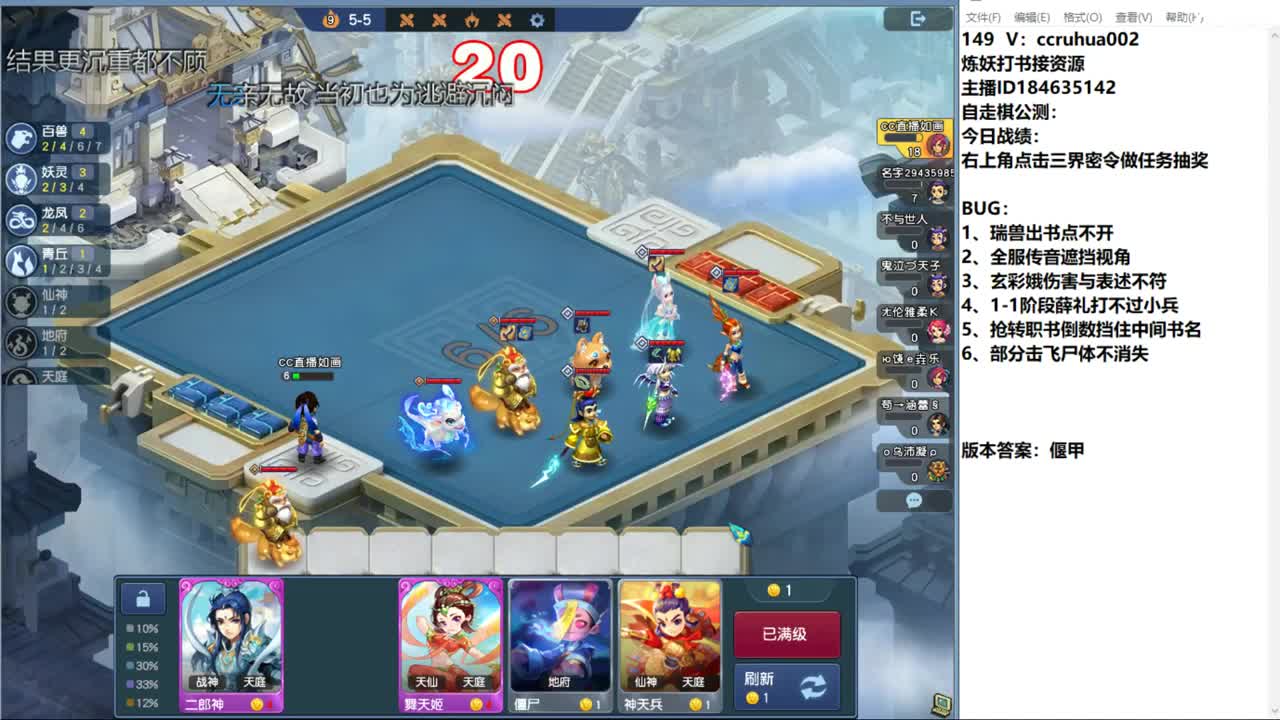
Task: Click the first crossed-swords icon in top bar
Action: (408, 19)
